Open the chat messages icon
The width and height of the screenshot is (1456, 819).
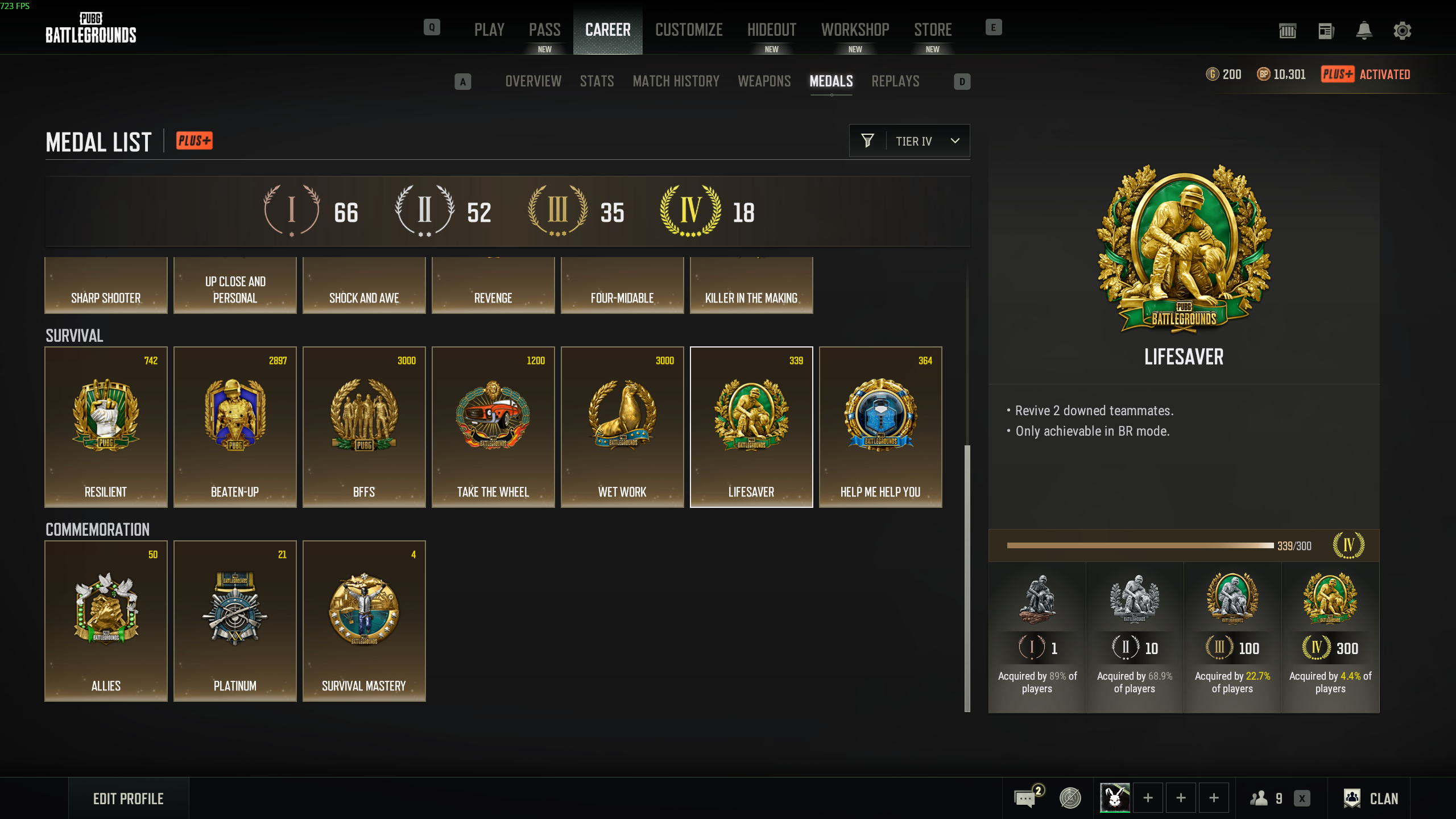pos(1025,799)
